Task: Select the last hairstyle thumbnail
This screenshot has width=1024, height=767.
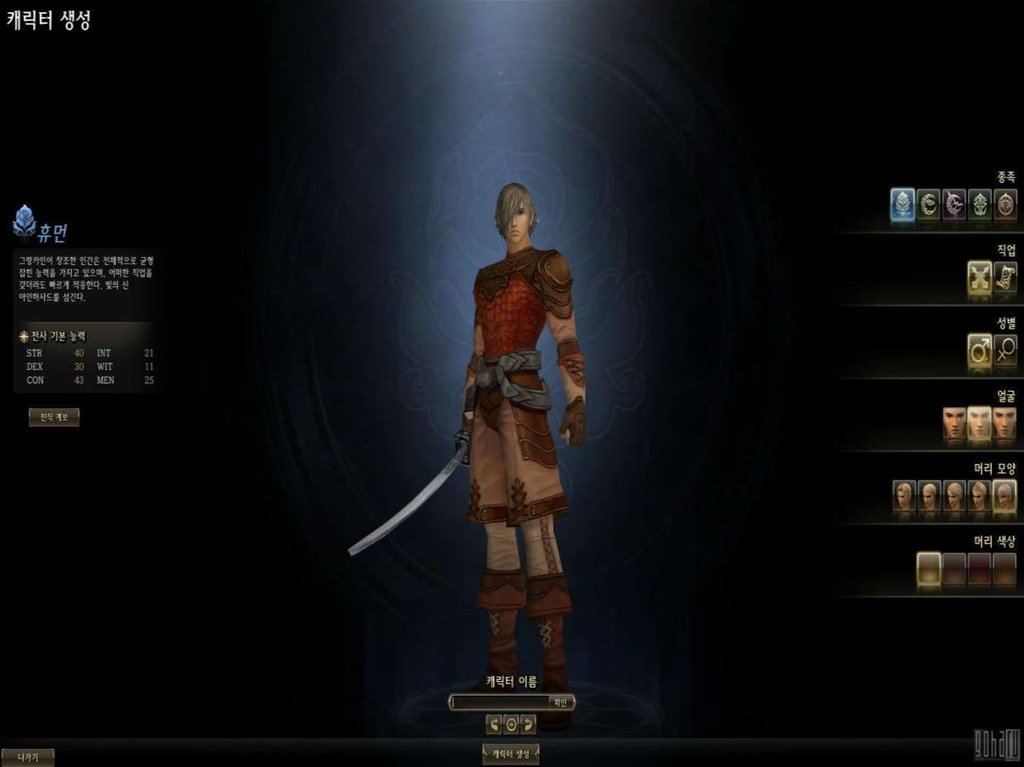Action: (1005, 495)
